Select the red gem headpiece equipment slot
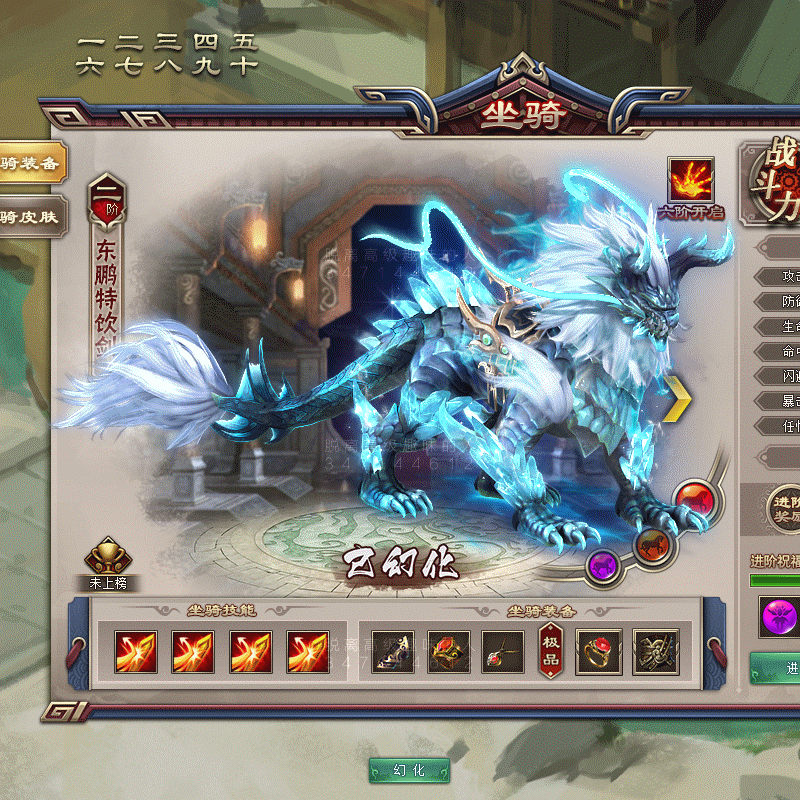800x800 pixels. click(x=449, y=651)
